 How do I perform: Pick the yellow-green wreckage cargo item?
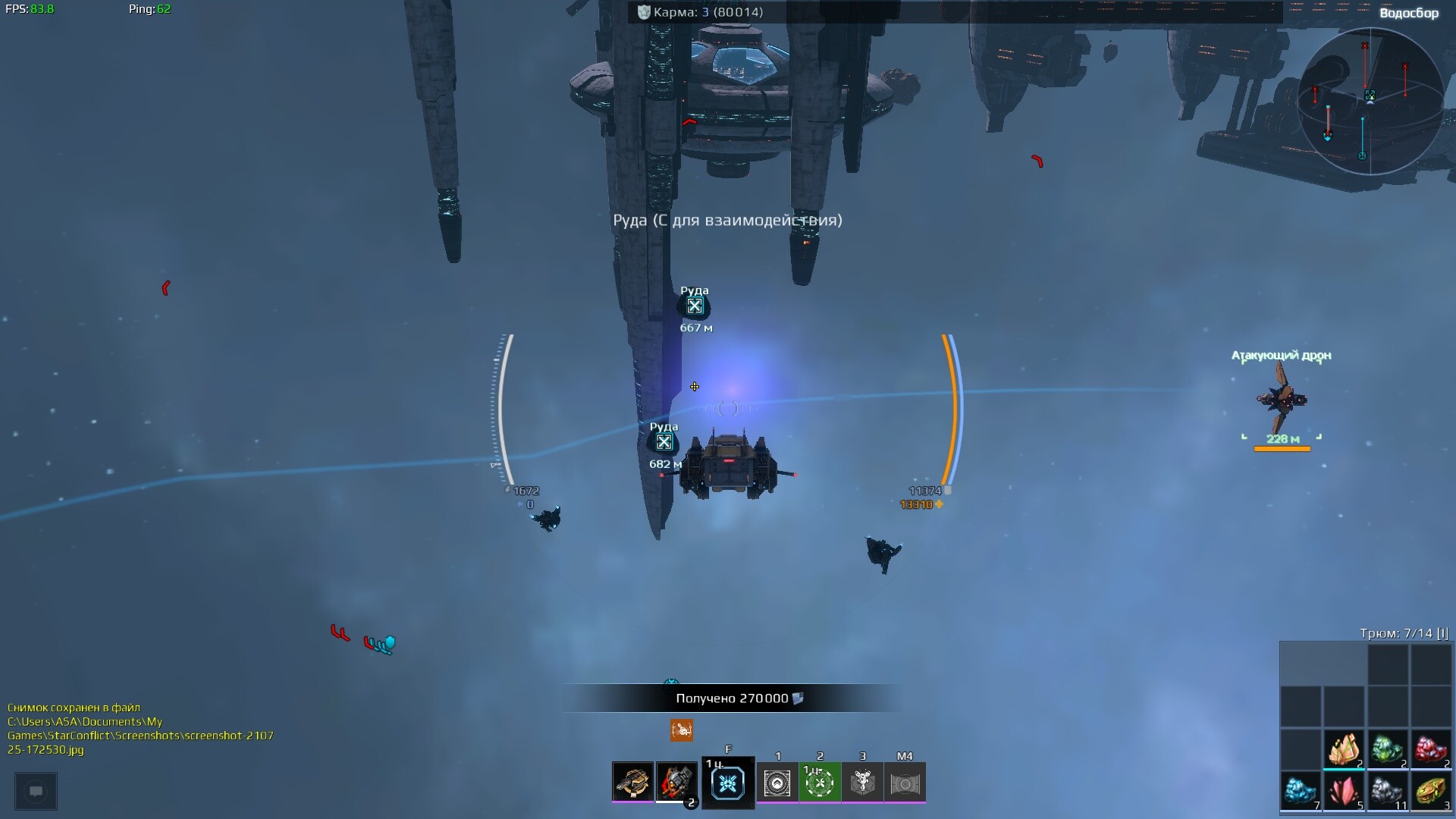[x=1431, y=792]
